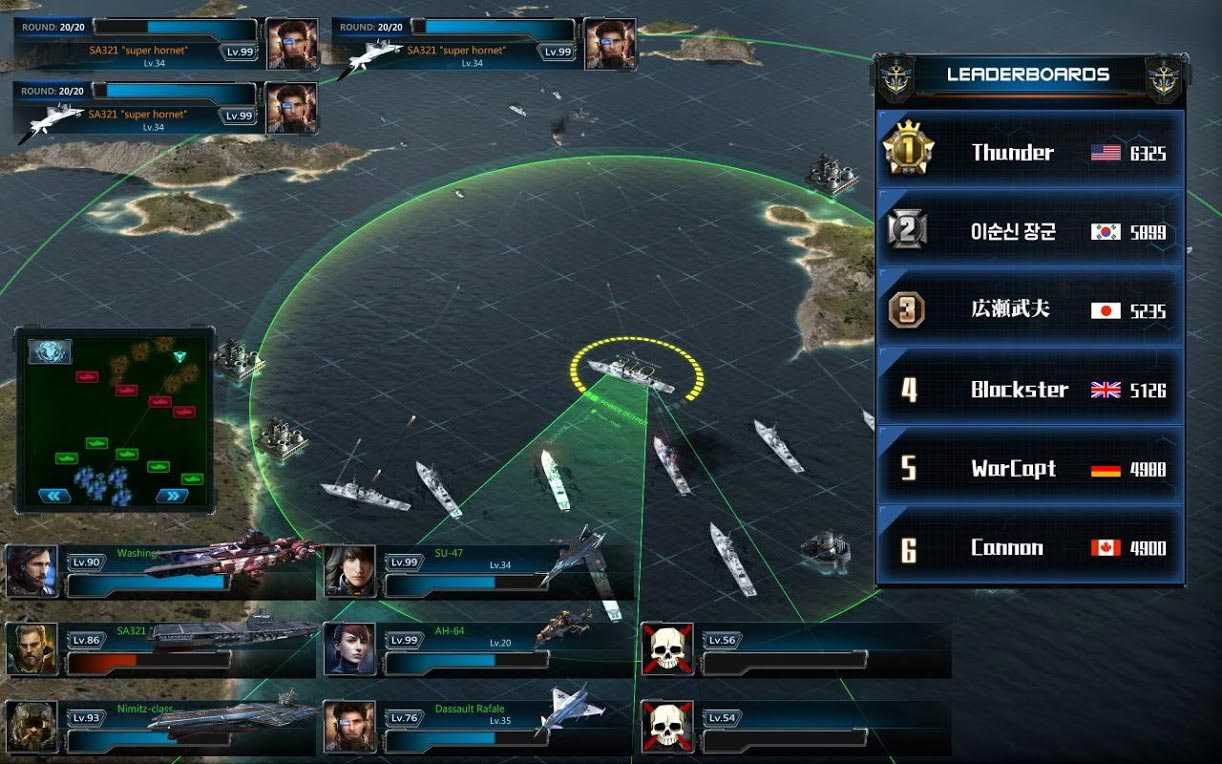
Task: Click the Leaderboards panel header
Action: [1028, 74]
